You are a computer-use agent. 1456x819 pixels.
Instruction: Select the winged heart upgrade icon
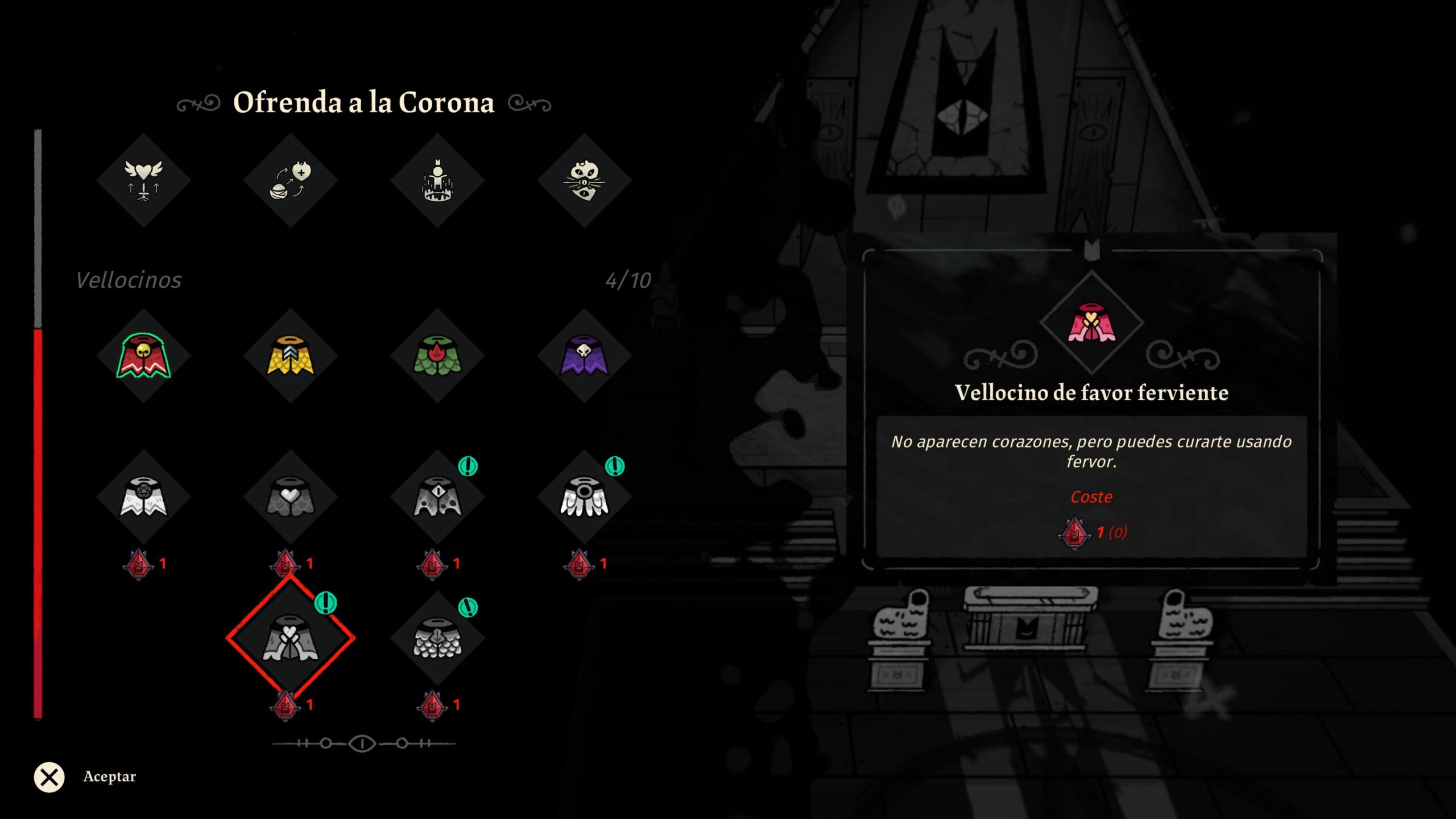[143, 180]
